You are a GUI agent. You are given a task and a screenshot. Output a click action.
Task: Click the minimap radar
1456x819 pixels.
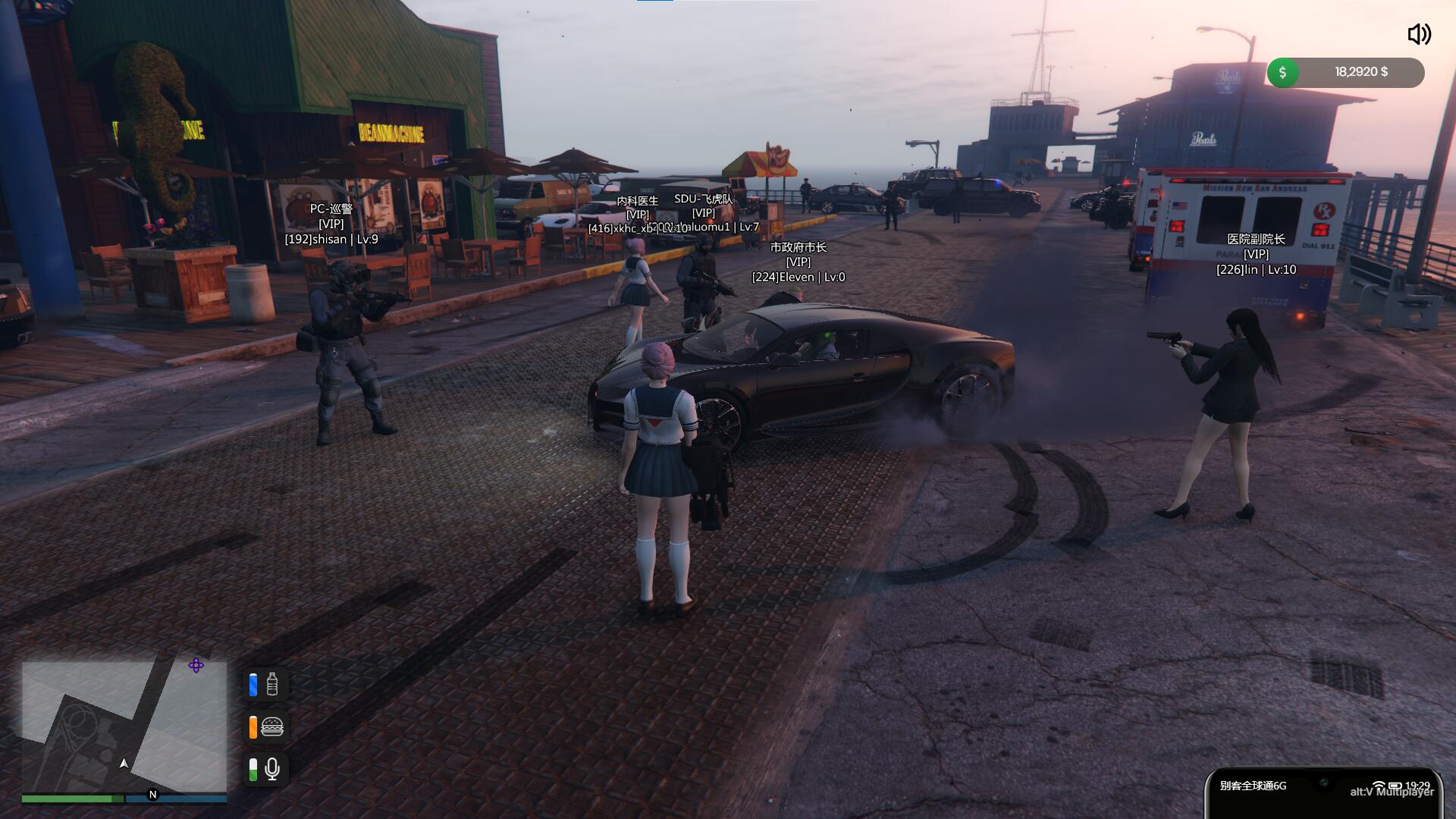[124, 726]
